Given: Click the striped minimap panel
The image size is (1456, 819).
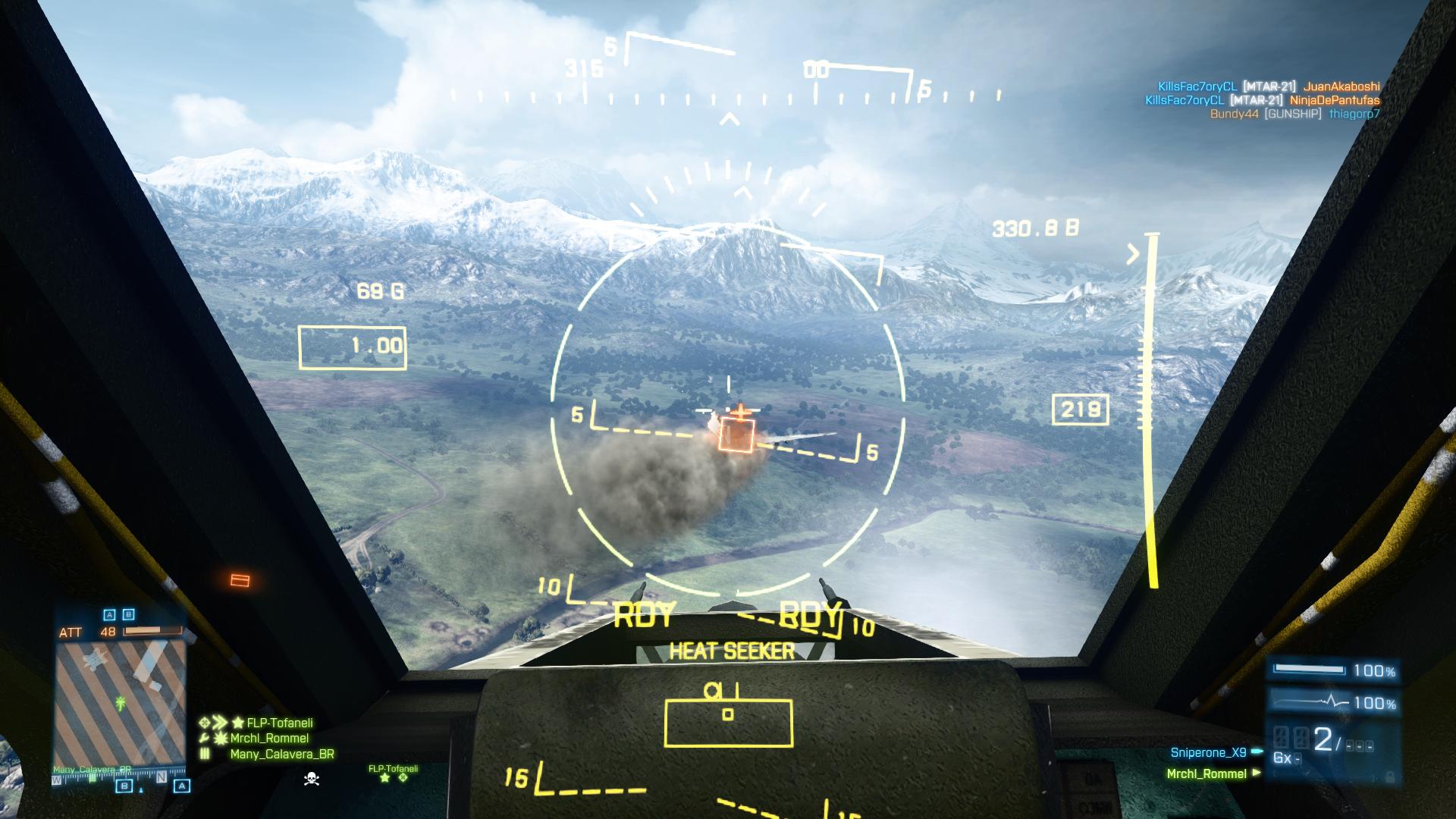Looking at the screenshot, I should 120,701.
